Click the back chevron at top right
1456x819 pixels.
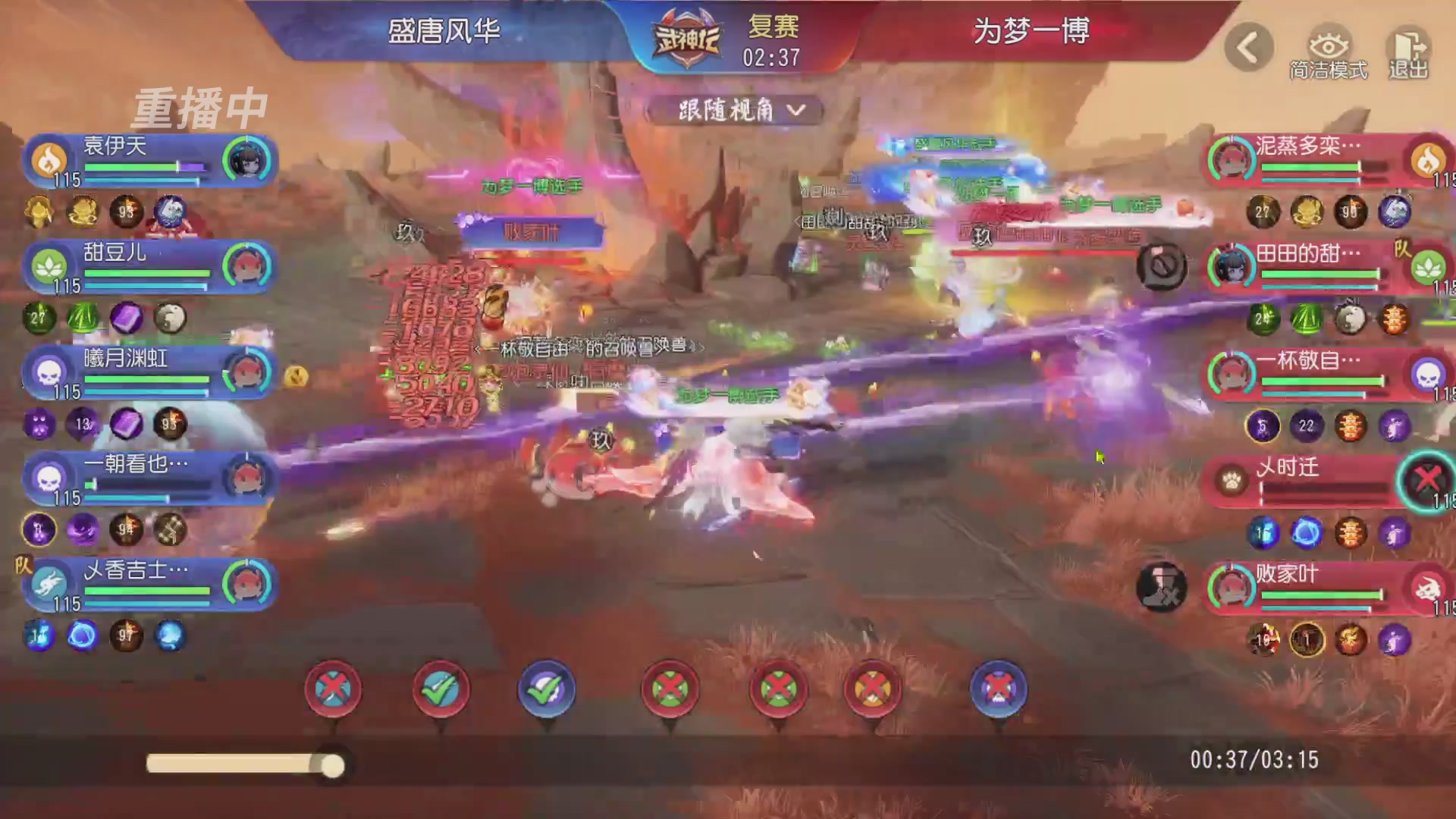pyautogui.click(x=1248, y=47)
